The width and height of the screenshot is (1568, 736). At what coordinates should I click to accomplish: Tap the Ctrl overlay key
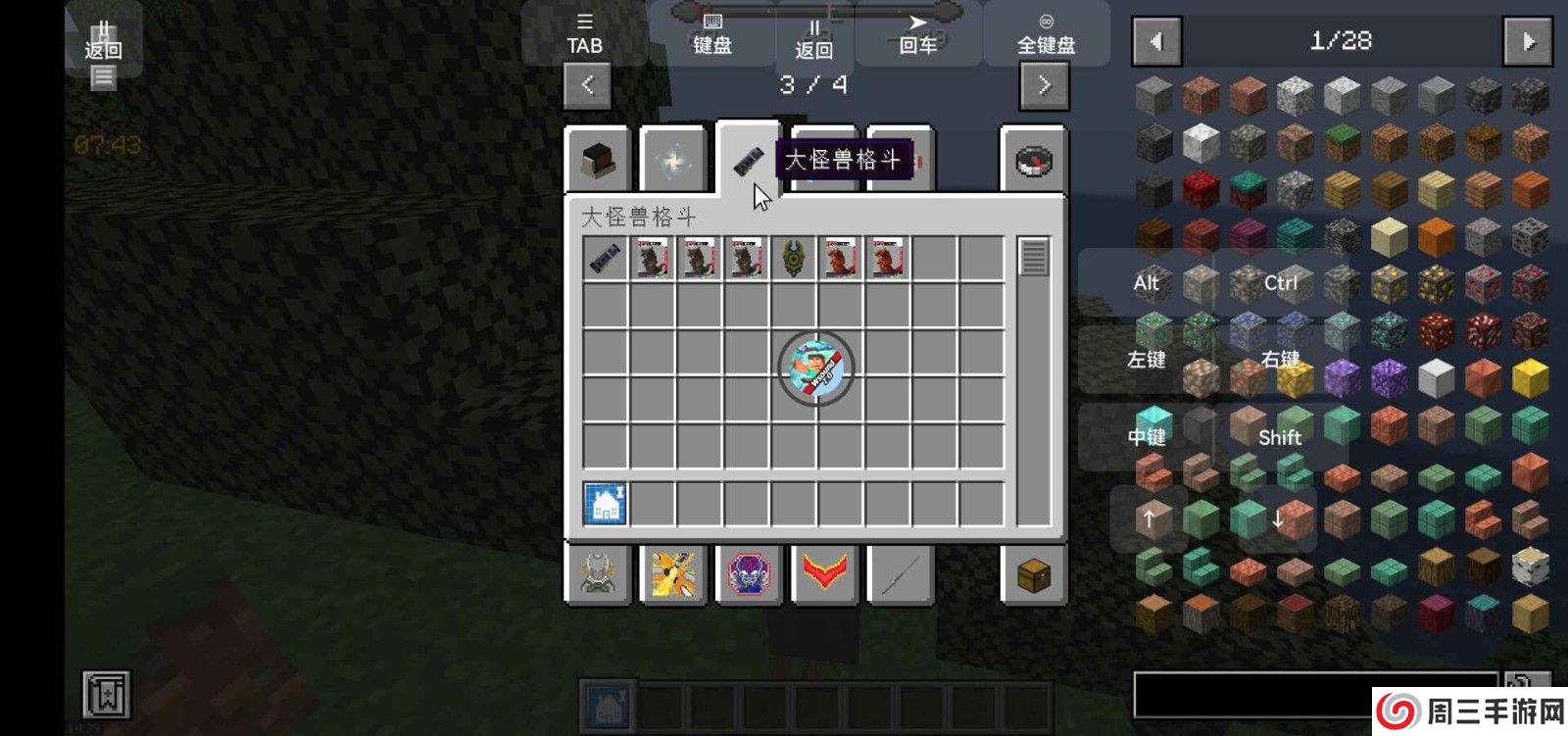click(1280, 283)
